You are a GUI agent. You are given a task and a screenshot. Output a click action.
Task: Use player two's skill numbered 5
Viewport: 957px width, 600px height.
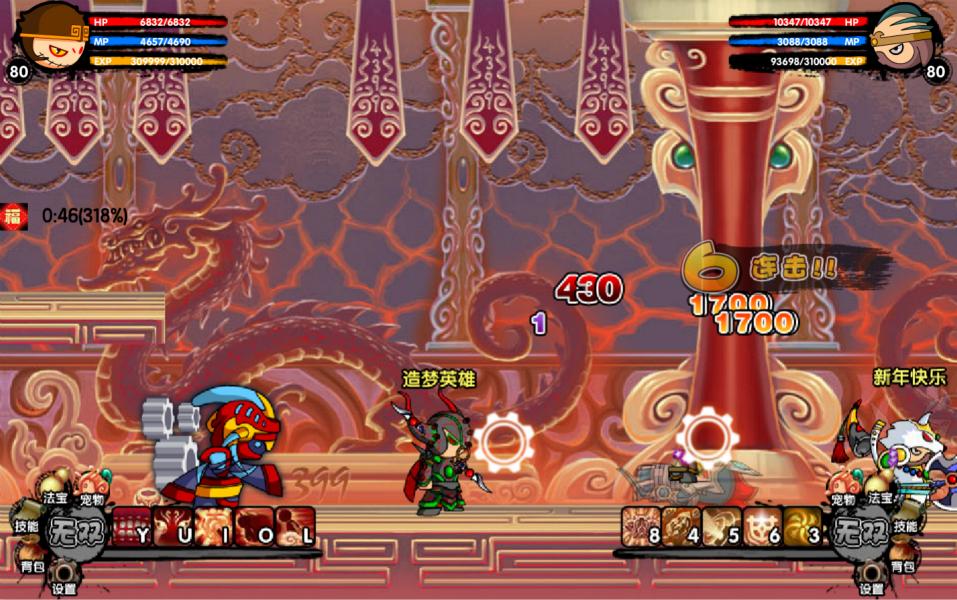(x=722, y=527)
